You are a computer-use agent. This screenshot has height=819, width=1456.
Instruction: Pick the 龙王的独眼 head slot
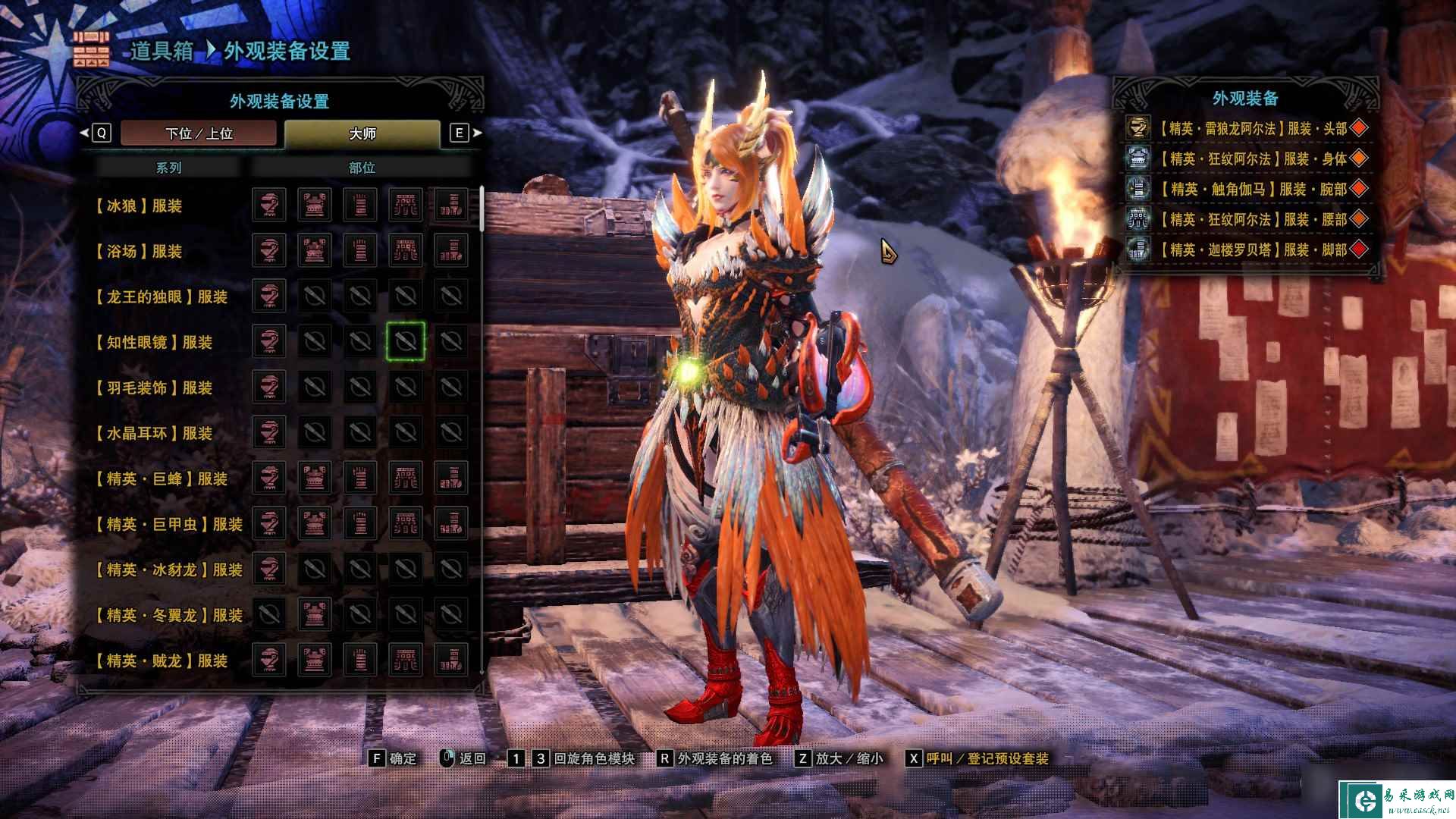click(x=269, y=296)
